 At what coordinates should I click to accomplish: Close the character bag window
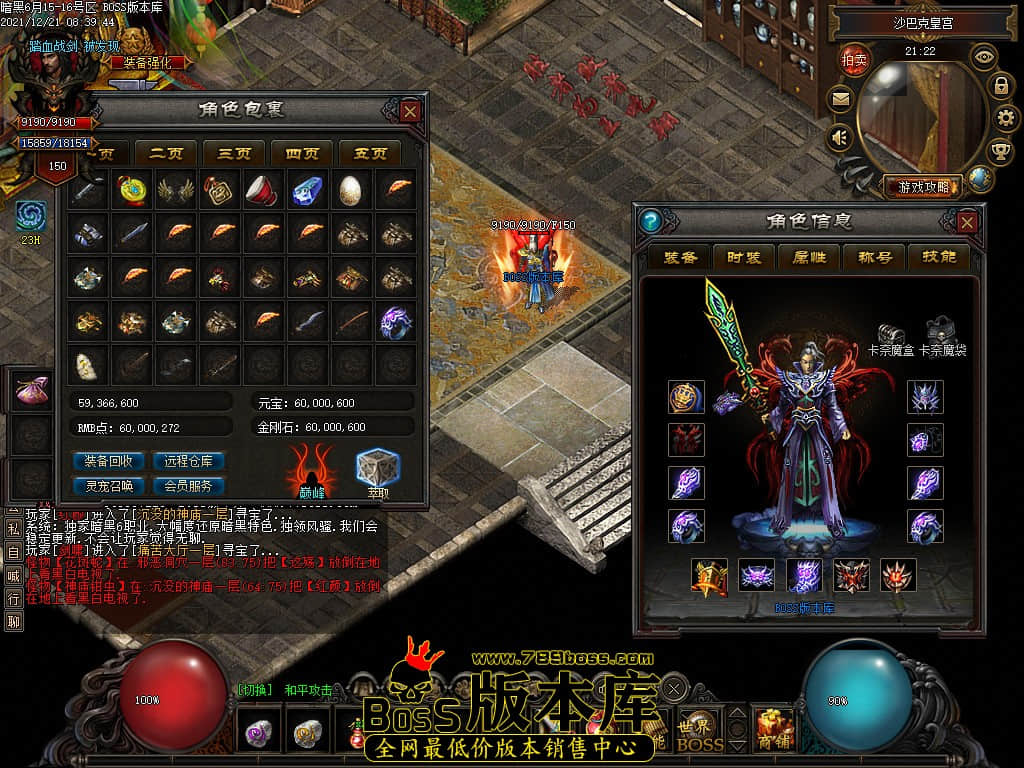point(410,111)
